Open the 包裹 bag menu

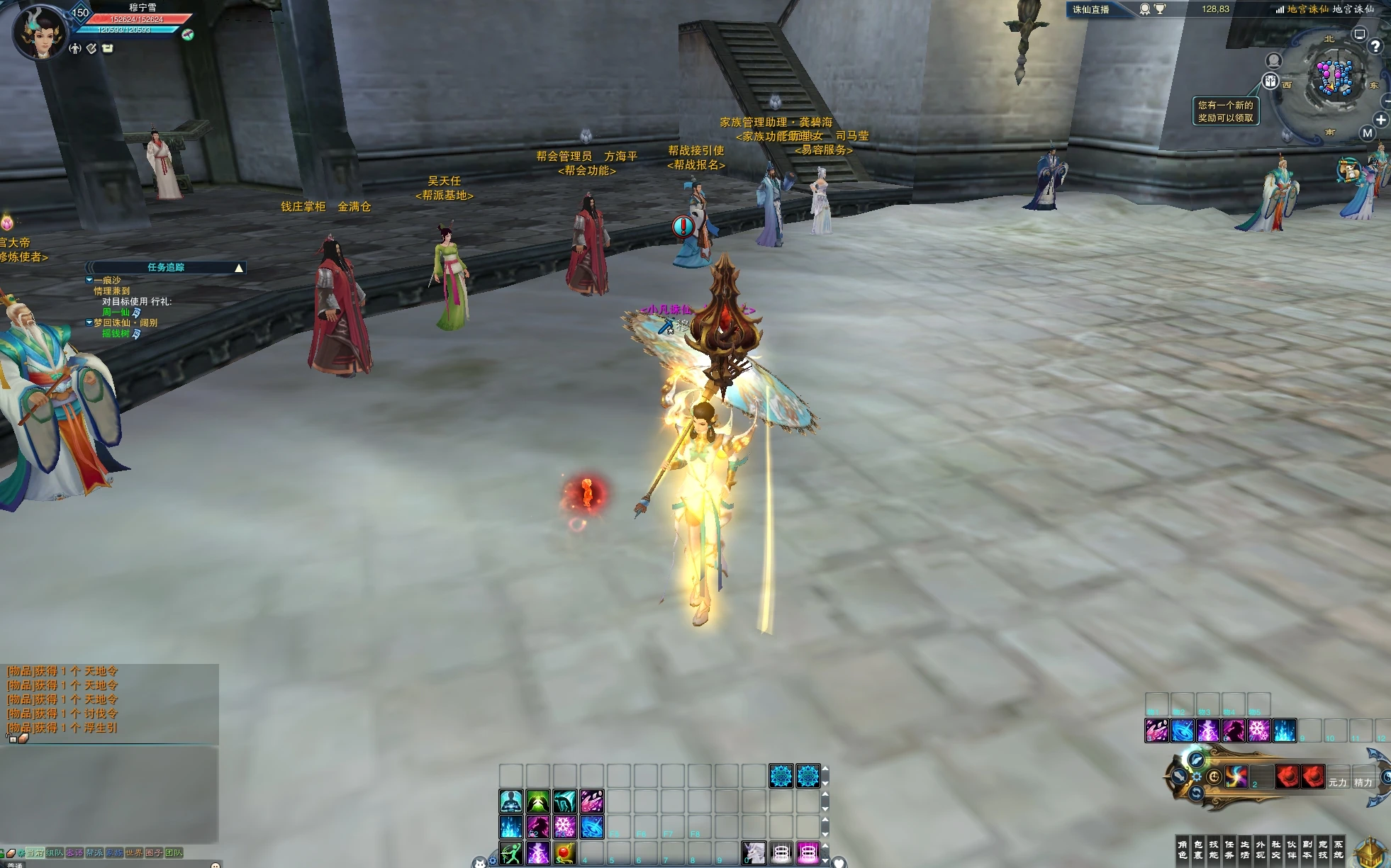point(1197,849)
